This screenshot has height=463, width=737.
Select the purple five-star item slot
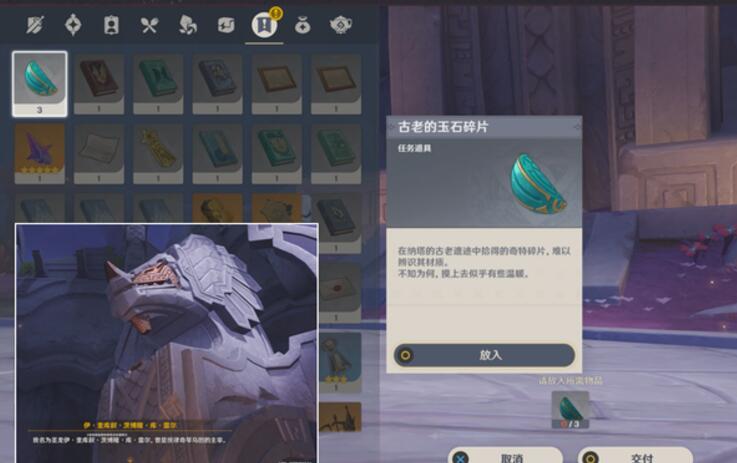click(40, 152)
